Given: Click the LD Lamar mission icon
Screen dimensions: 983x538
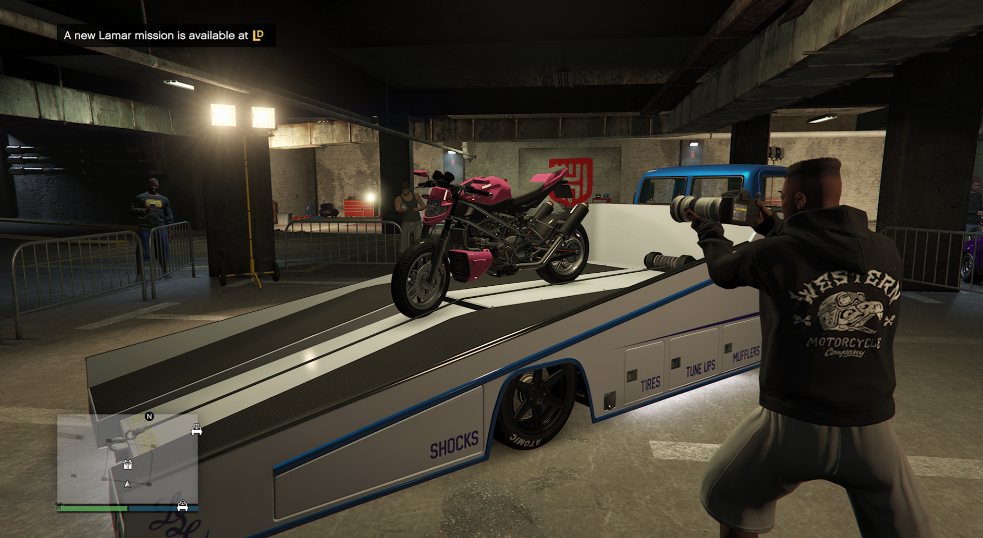Looking at the screenshot, I should pyautogui.click(x=258, y=35).
